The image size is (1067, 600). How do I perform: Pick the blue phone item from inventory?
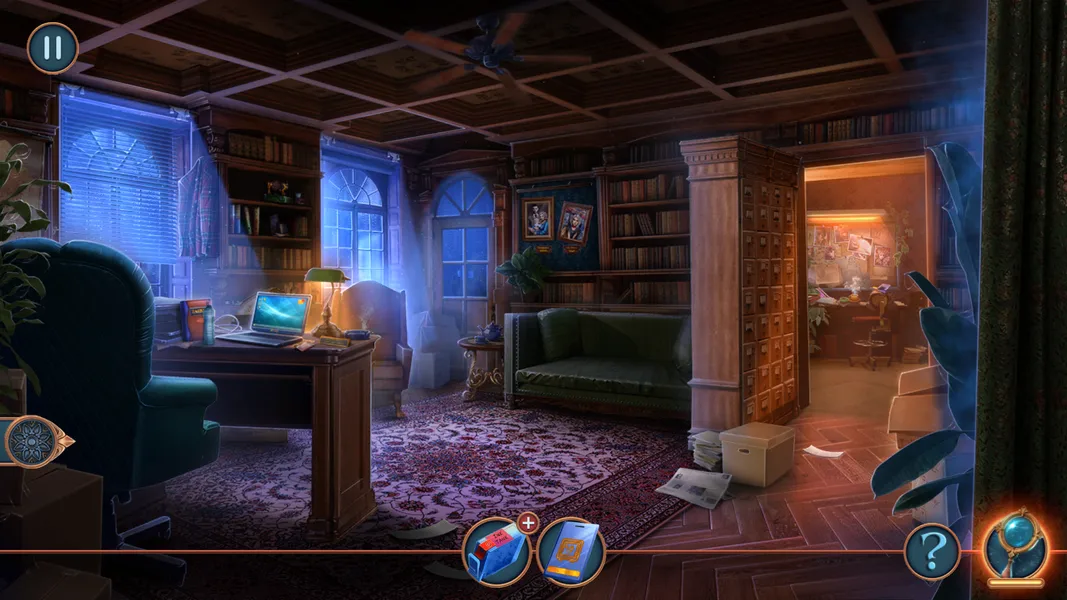pyautogui.click(x=571, y=552)
